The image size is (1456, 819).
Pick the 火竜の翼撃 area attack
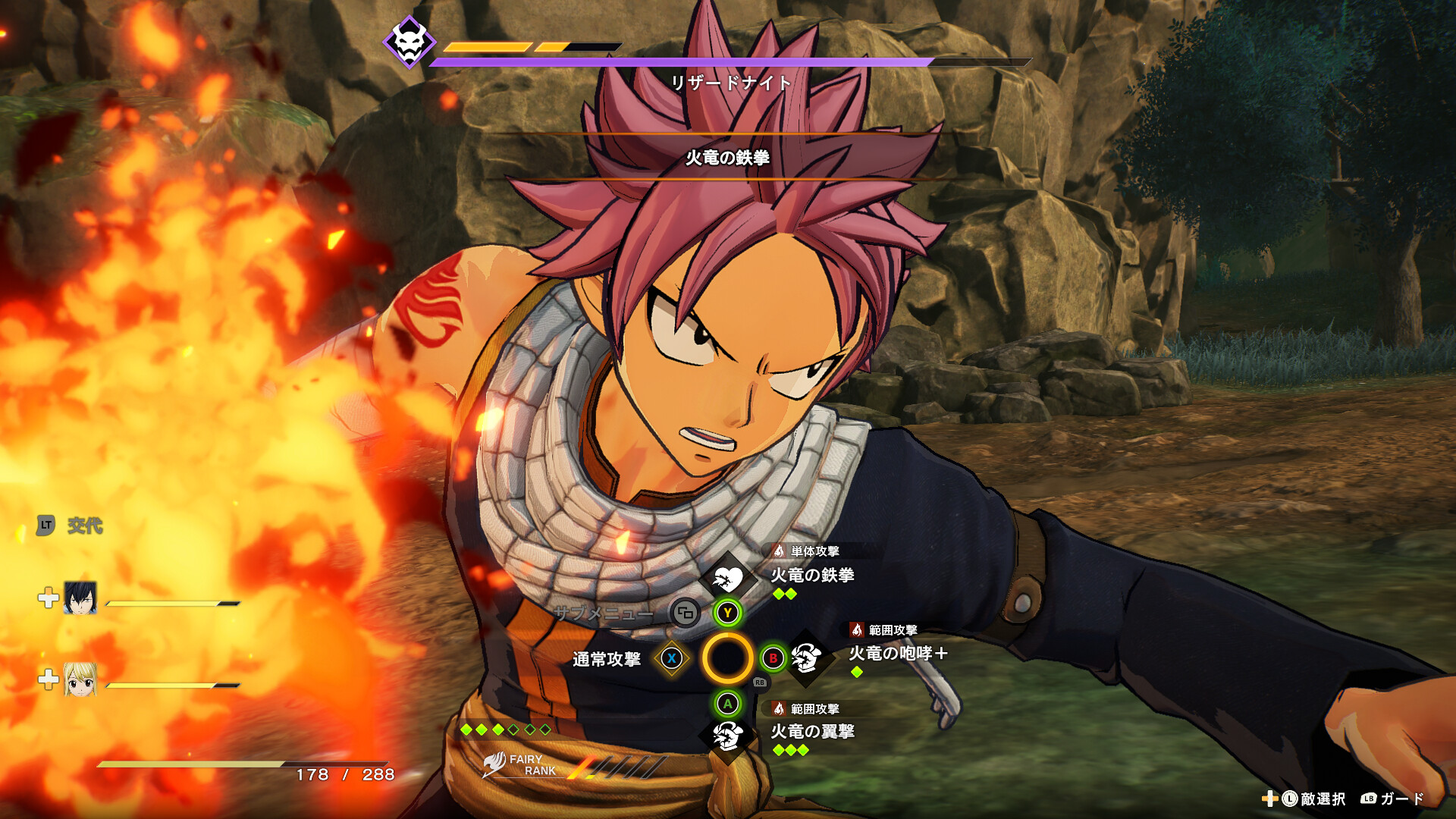click(812, 731)
